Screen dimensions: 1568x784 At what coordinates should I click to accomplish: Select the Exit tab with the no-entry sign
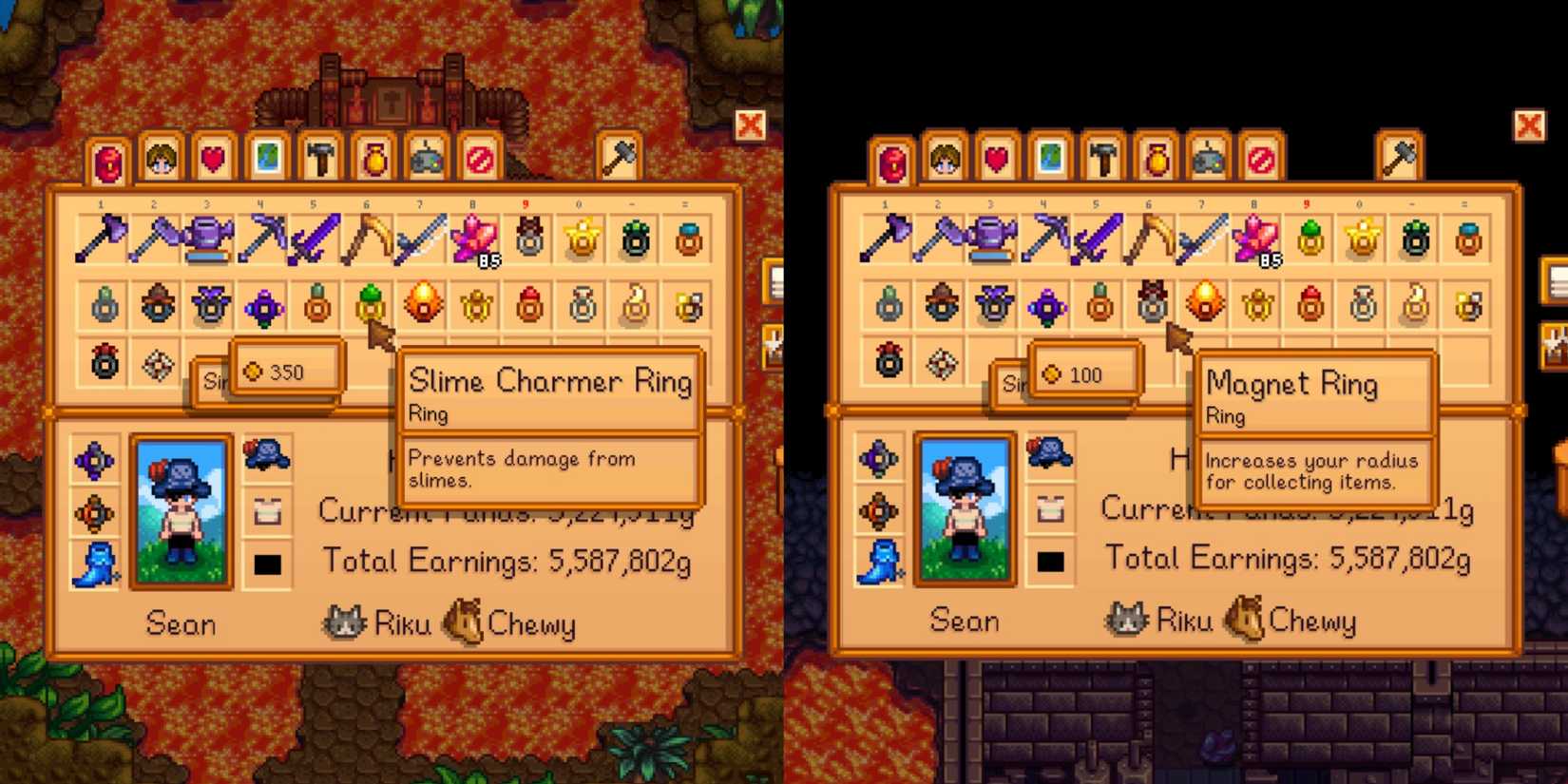479,160
